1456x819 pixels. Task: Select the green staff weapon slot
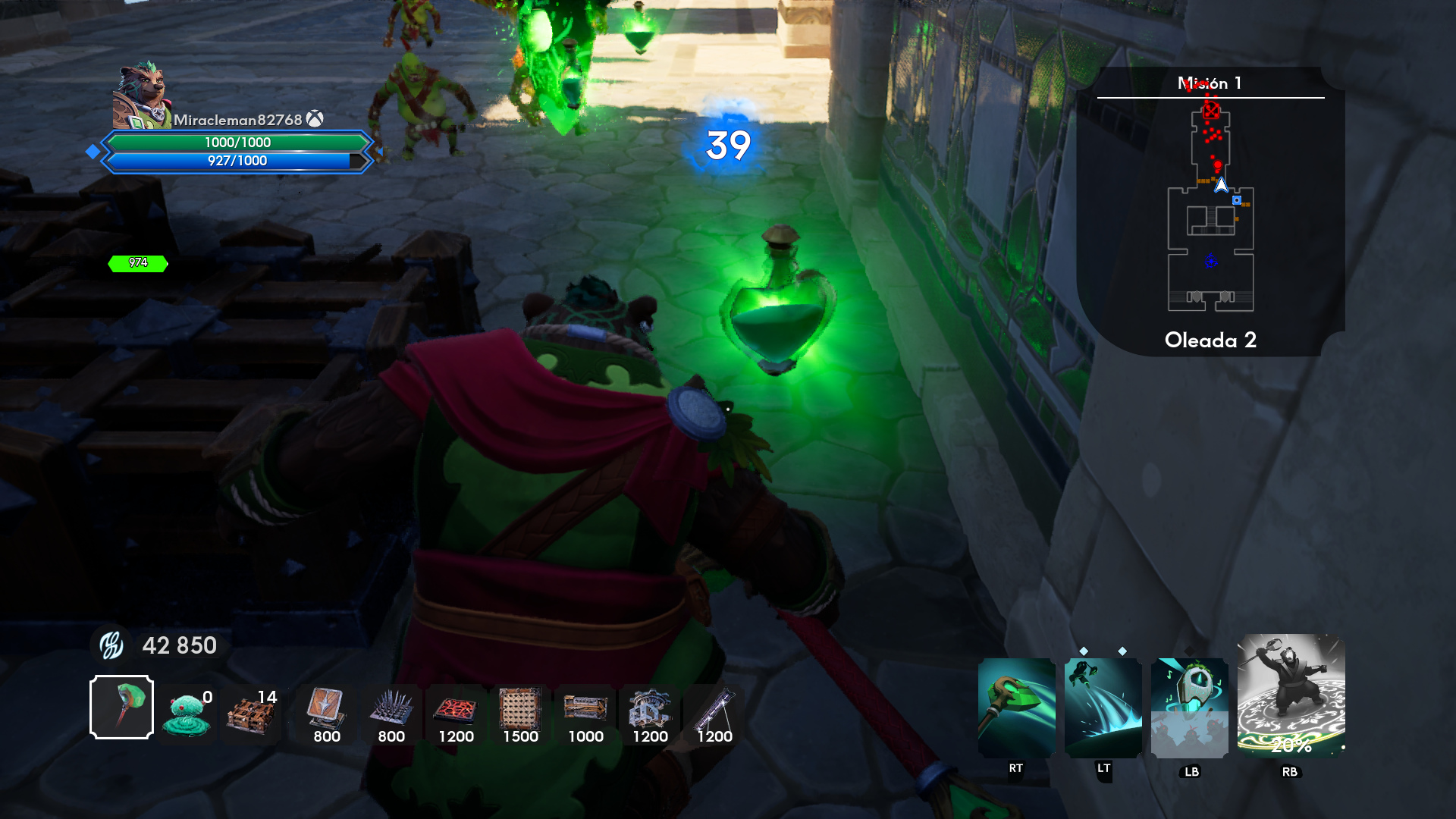(121, 707)
